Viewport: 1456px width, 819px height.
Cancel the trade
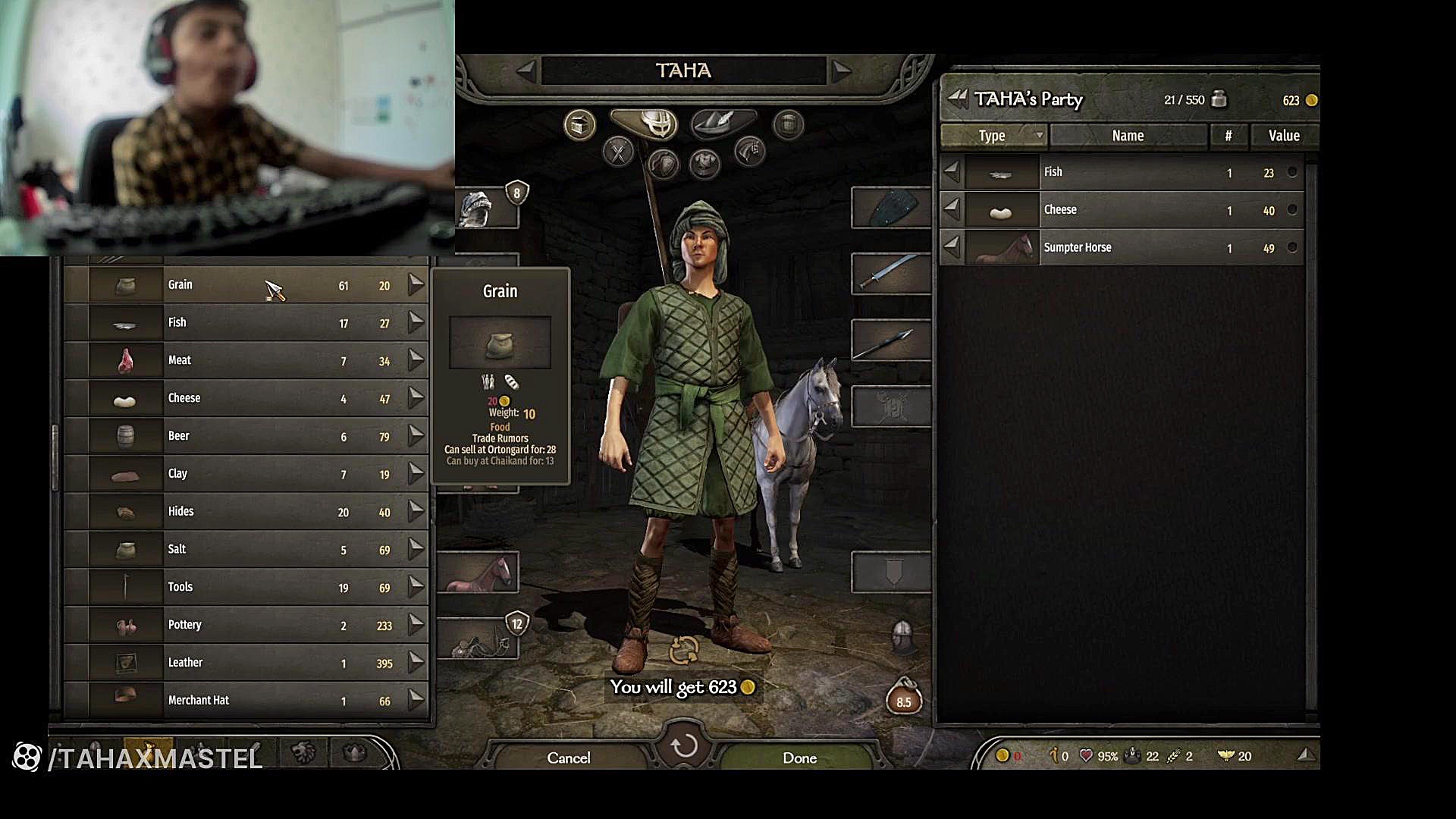click(568, 758)
